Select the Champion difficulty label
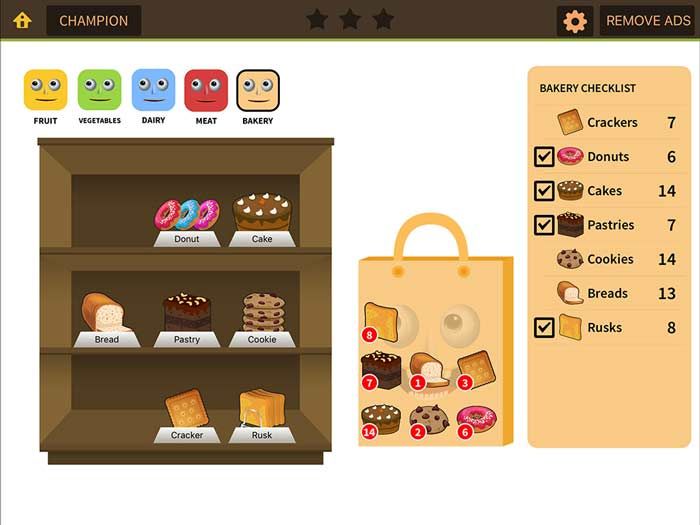This screenshot has height=525, width=700. (94, 21)
